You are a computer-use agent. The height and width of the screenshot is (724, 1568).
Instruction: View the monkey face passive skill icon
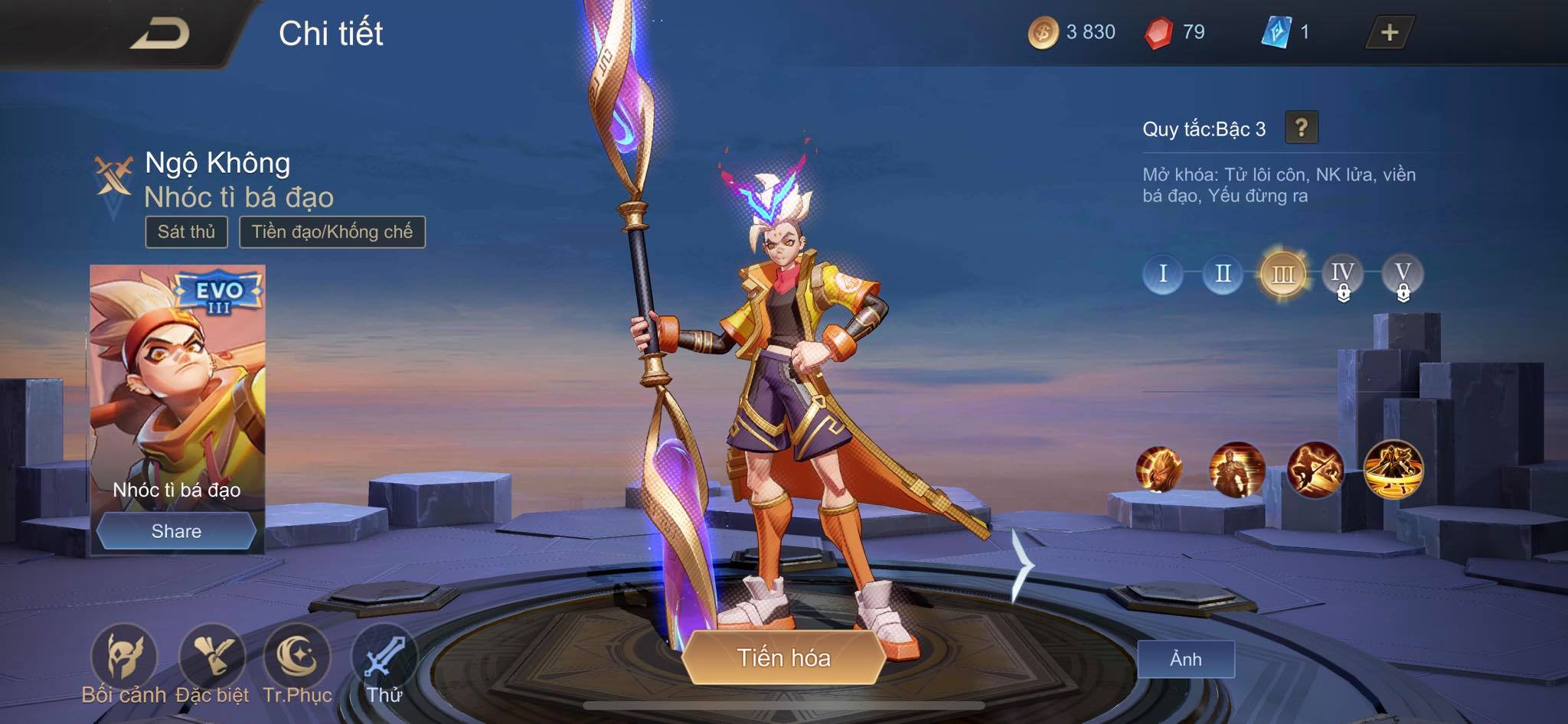tap(1158, 468)
